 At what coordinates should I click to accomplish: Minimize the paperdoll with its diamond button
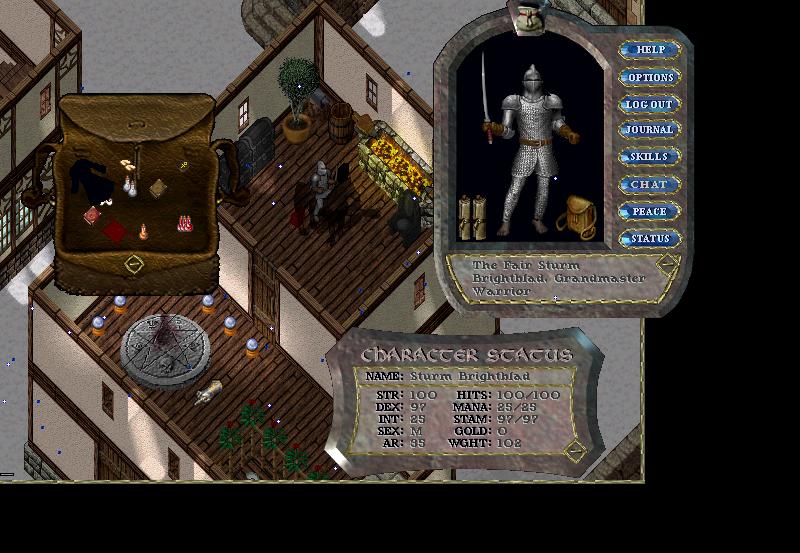[667, 265]
